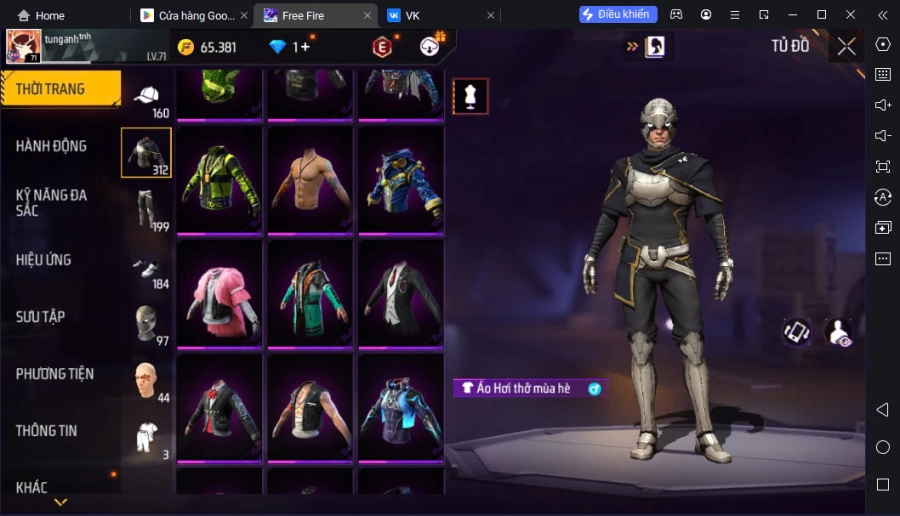The width and height of the screenshot is (900, 516).
Task: Click the mannequin outfit icon
Action: (470, 96)
